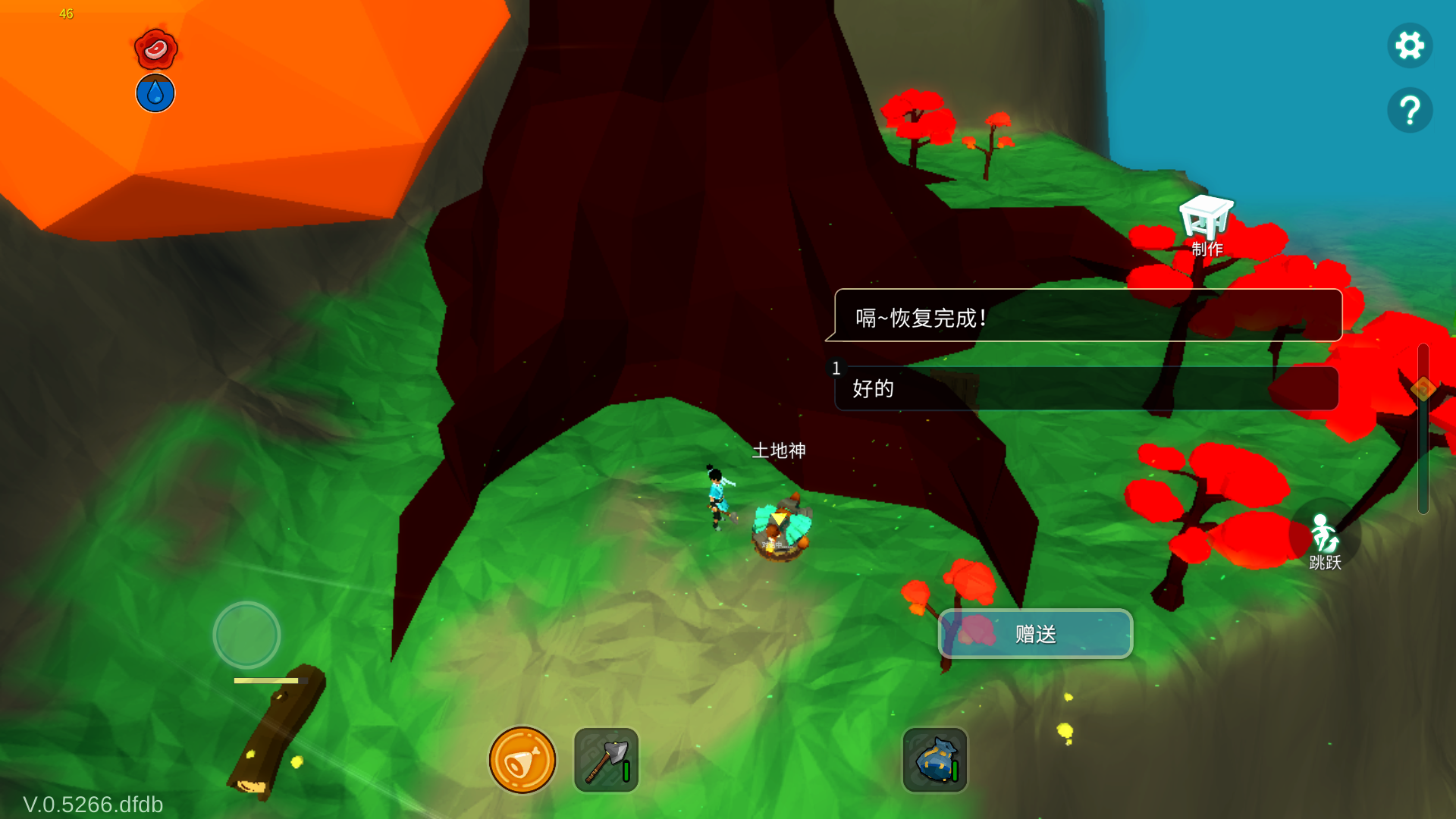Click the blue water drop thirst icon
Screen dimensions: 1456x819
155,93
